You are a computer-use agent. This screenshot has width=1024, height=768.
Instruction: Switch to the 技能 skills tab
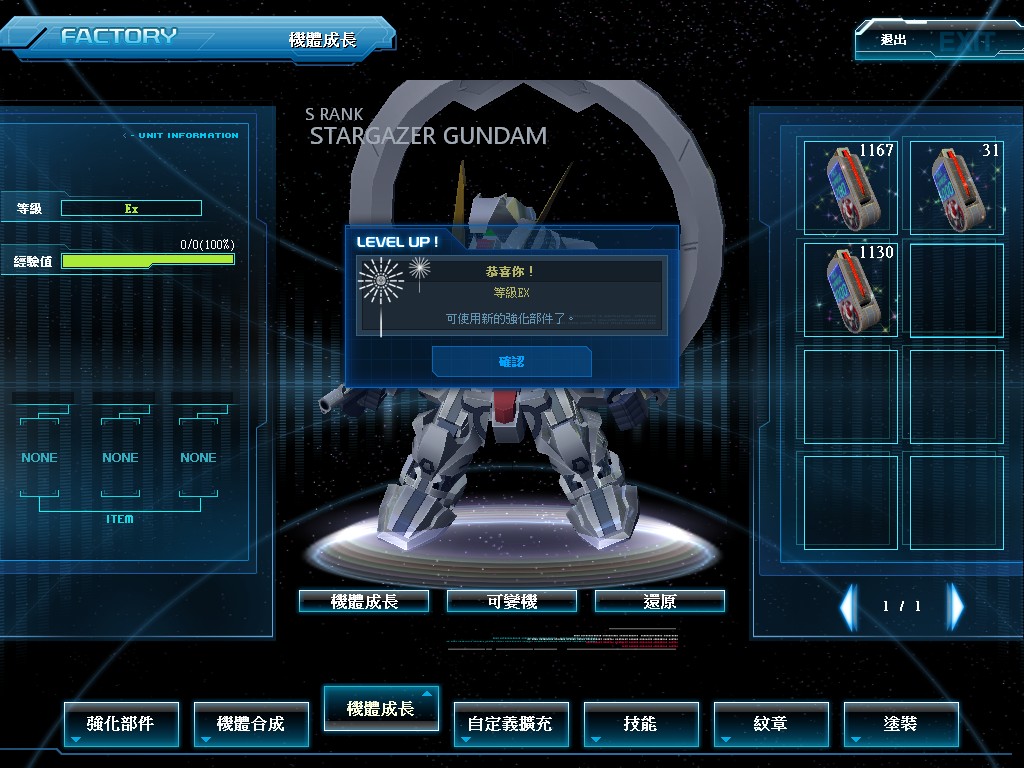(x=641, y=723)
